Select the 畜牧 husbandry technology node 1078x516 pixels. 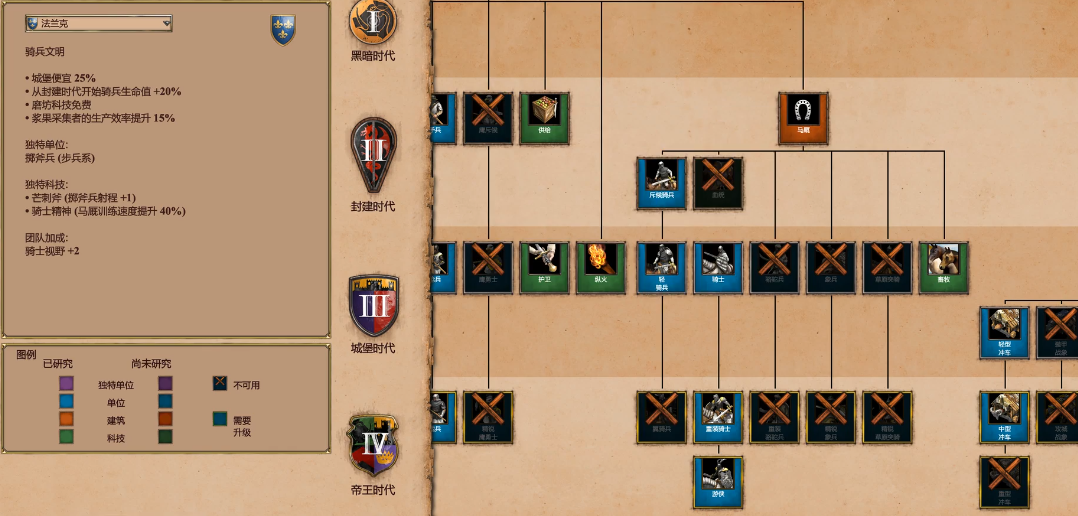pos(944,267)
